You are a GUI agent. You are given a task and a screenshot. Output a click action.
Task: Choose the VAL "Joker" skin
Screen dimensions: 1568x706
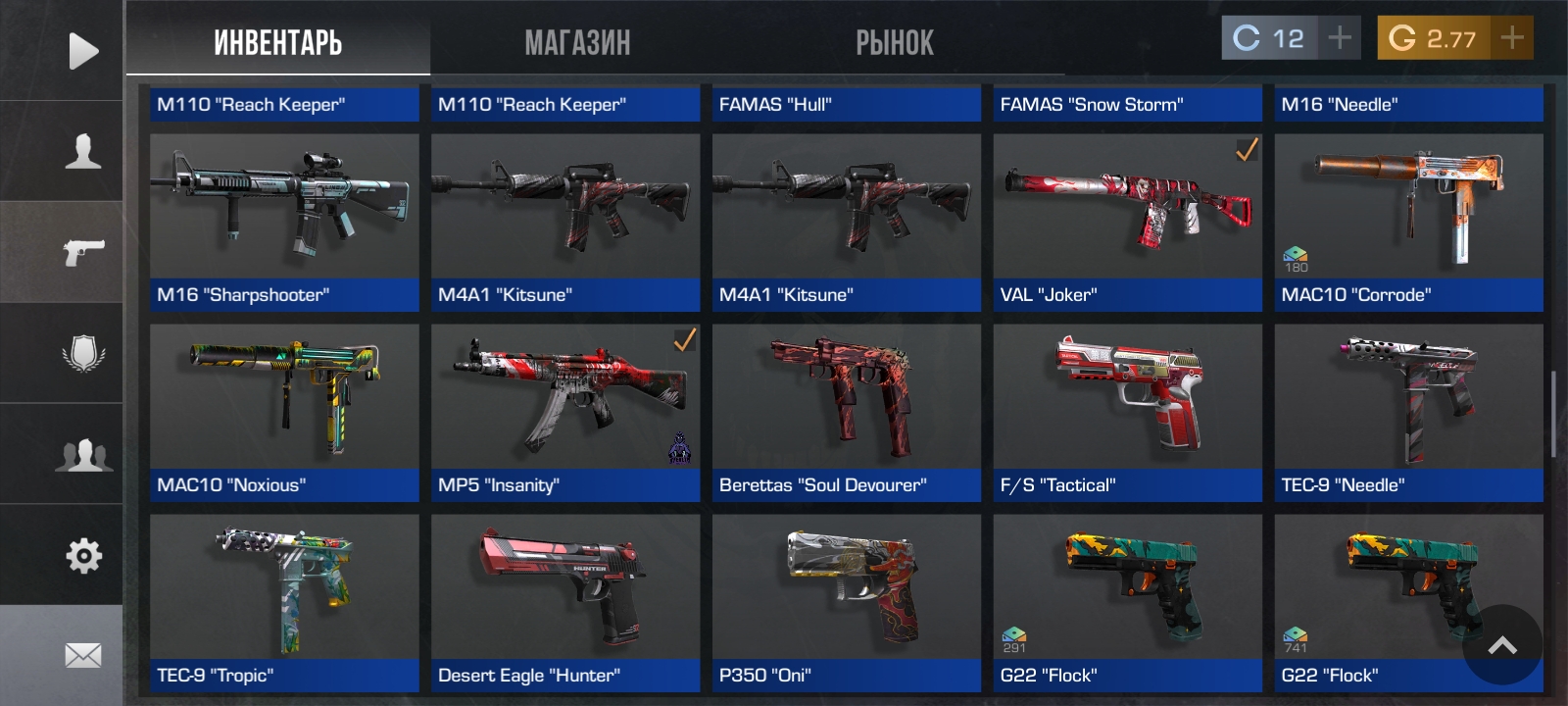click(1127, 222)
